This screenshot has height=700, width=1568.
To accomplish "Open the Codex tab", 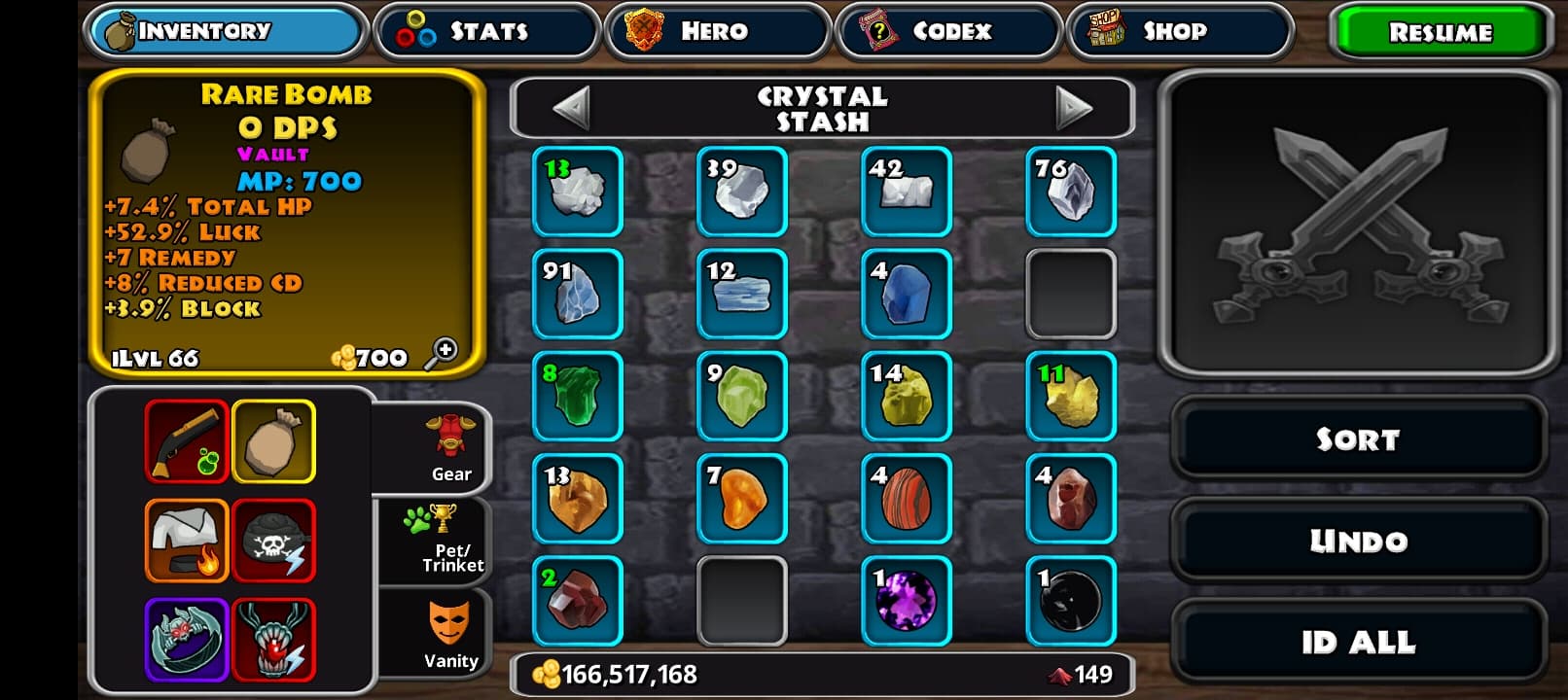I will click(x=947, y=31).
